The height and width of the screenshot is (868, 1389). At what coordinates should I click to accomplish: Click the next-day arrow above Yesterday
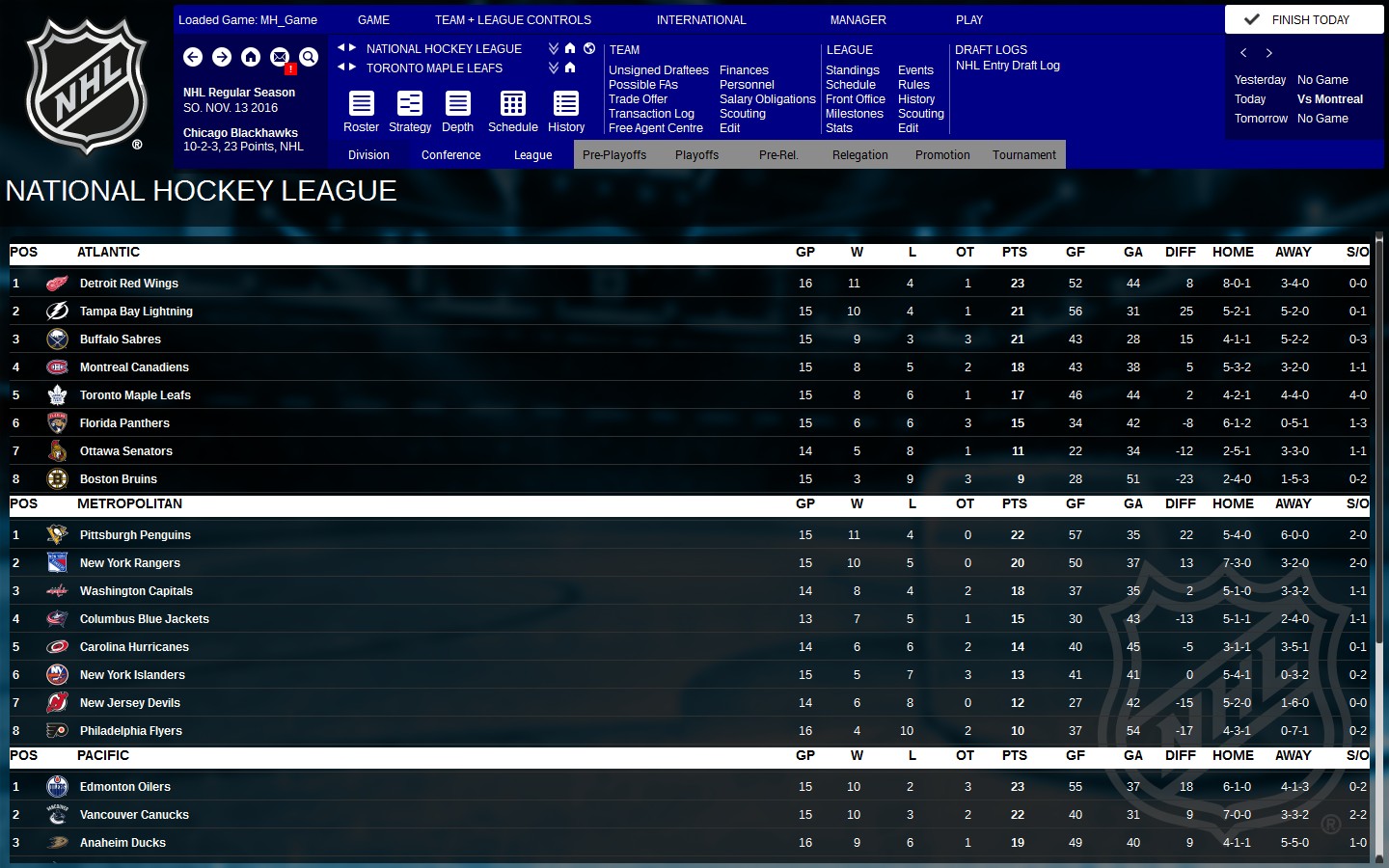[x=1266, y=52]
